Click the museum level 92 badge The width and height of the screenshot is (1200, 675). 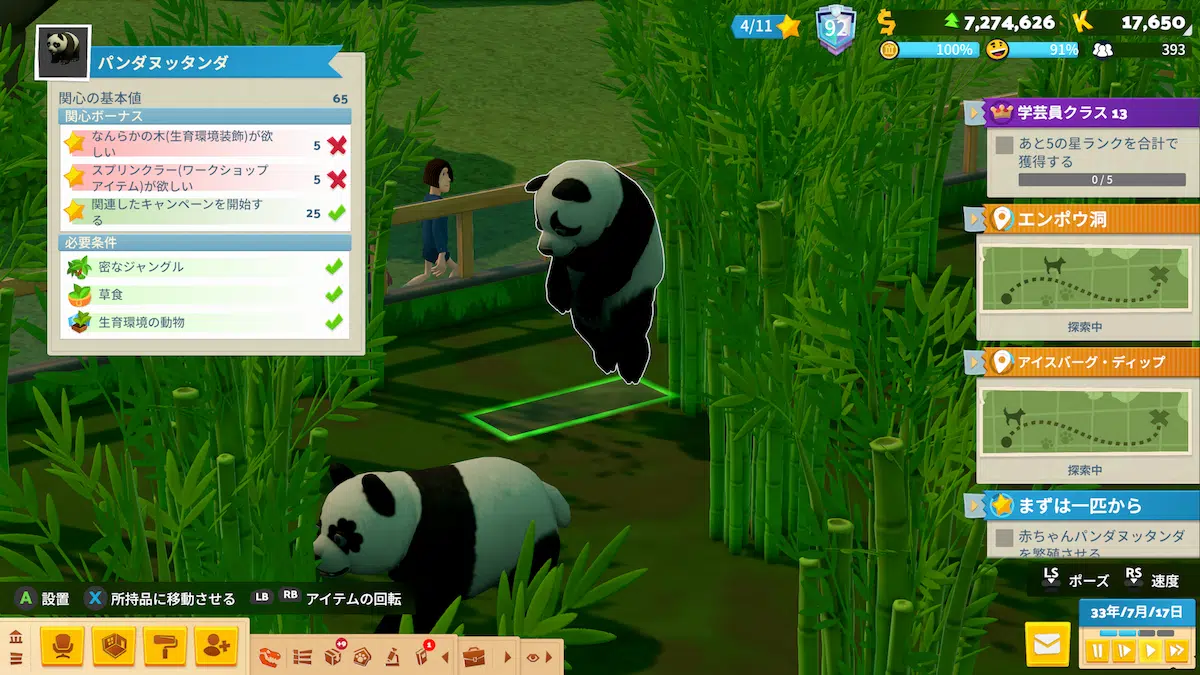point(834,28)
